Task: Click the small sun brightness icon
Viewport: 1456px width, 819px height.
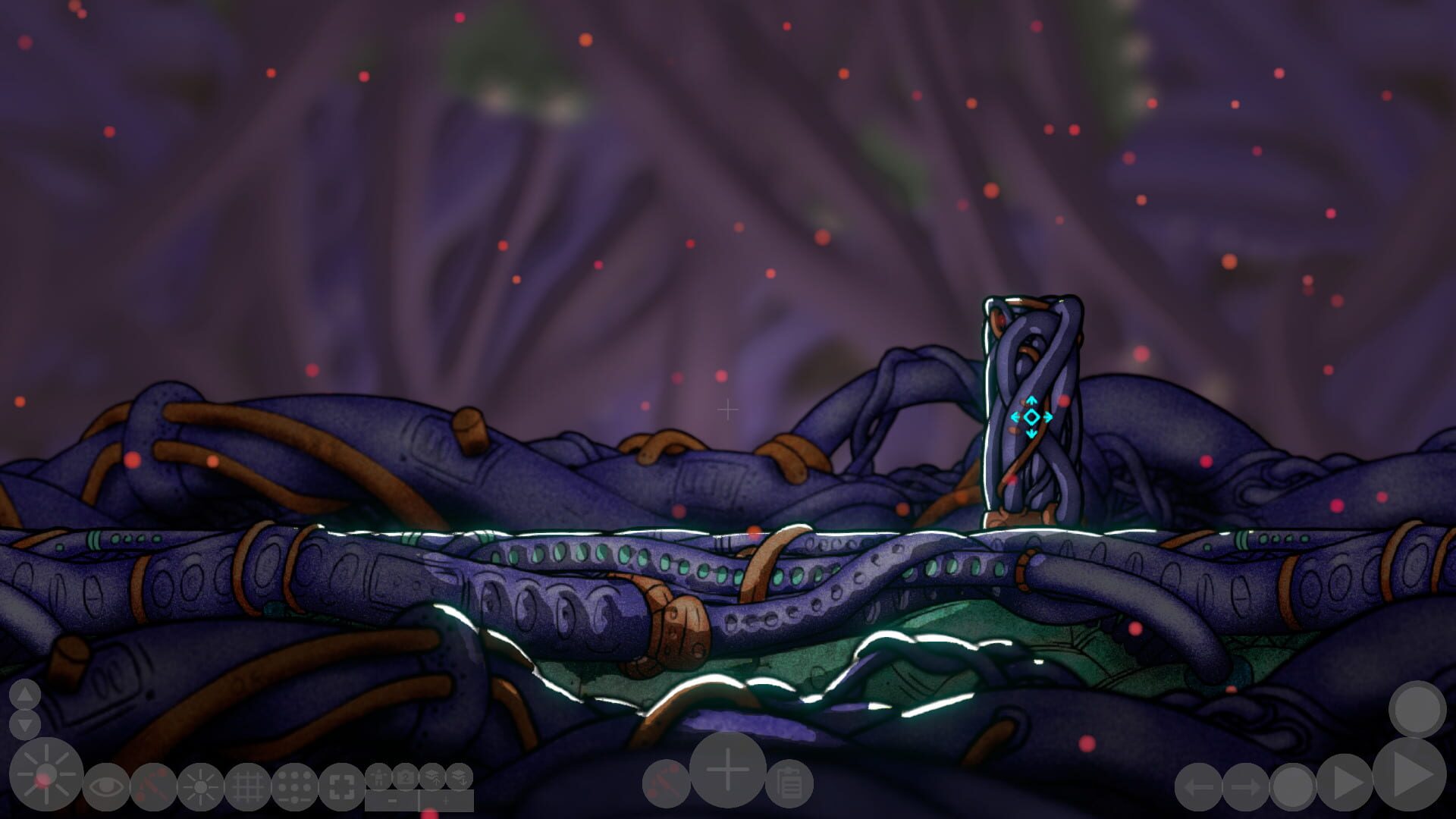Action: pos(199,787)
